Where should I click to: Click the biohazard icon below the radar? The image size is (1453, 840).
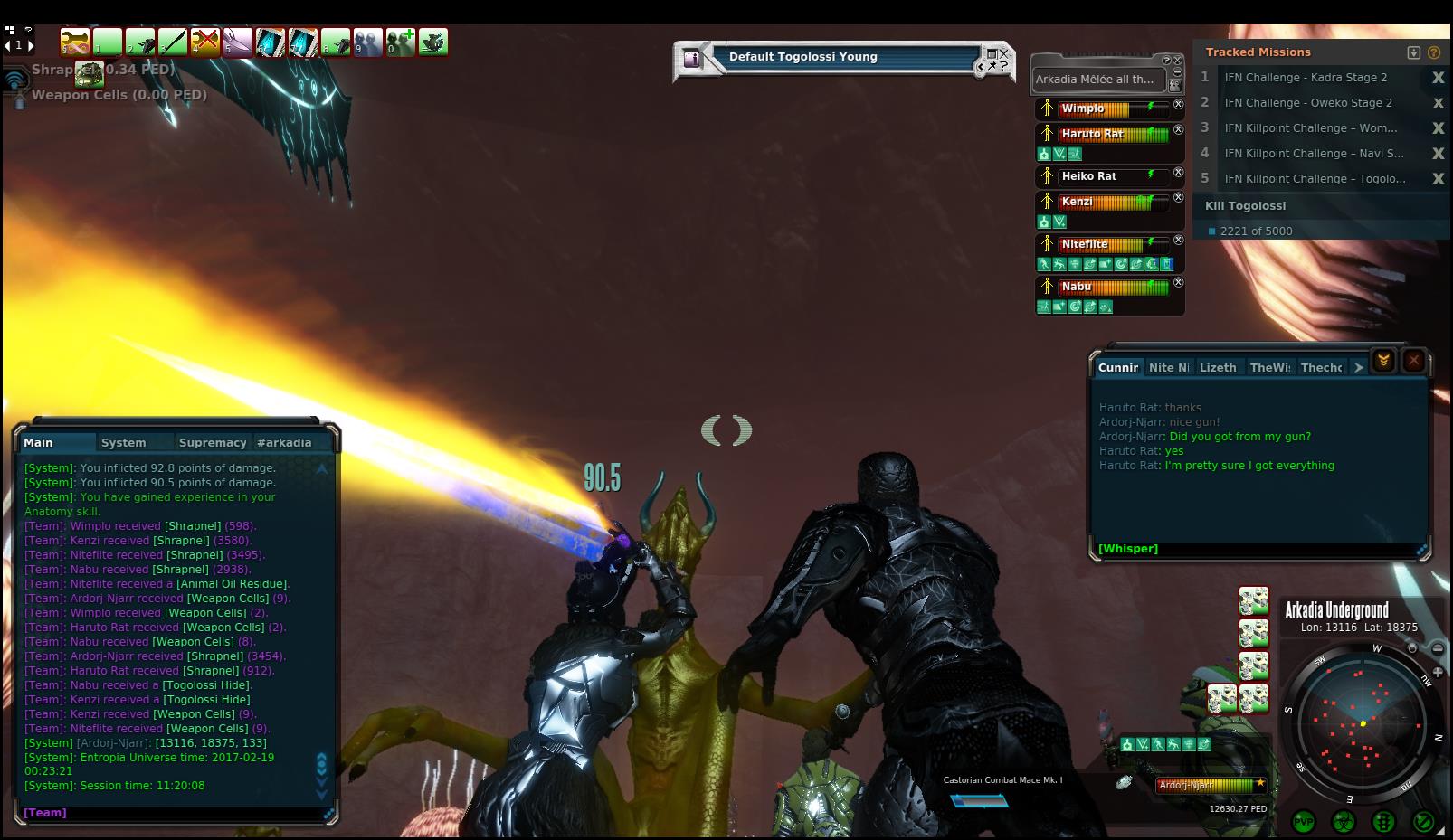point(1343,822)
